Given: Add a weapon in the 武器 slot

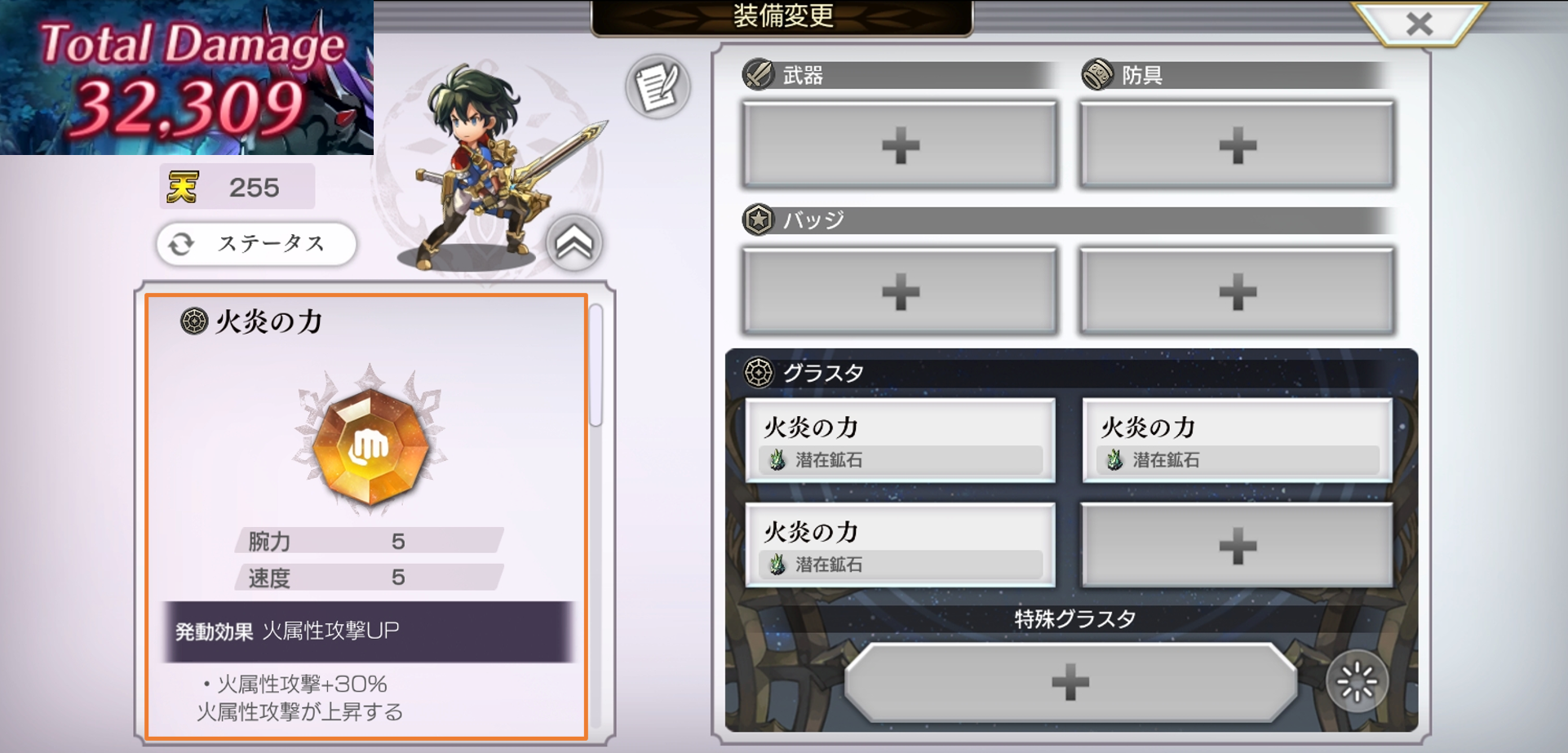Looking at the screenshot, I should (900, 146).
